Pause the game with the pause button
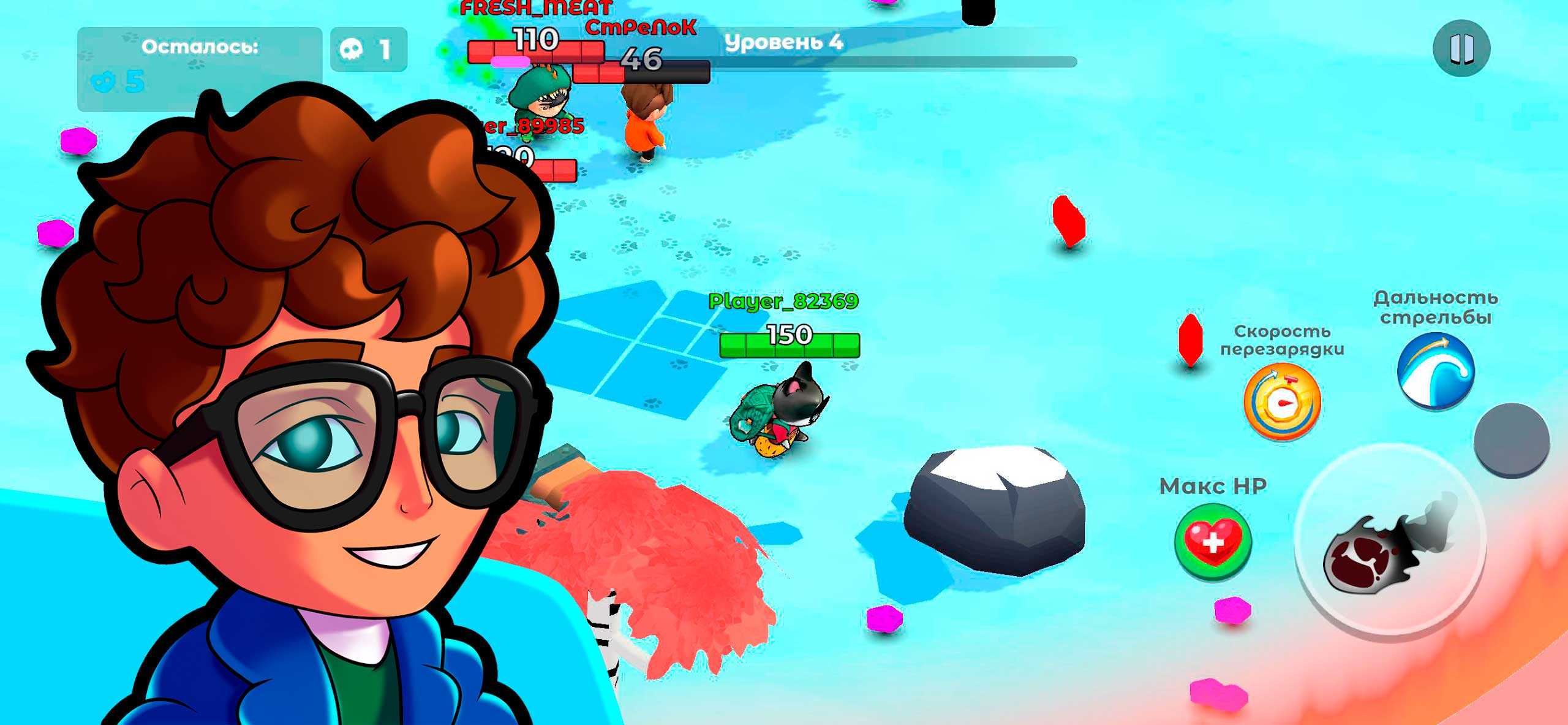The width and height of the screenshot is (1568, 725). coord(1461,48)
